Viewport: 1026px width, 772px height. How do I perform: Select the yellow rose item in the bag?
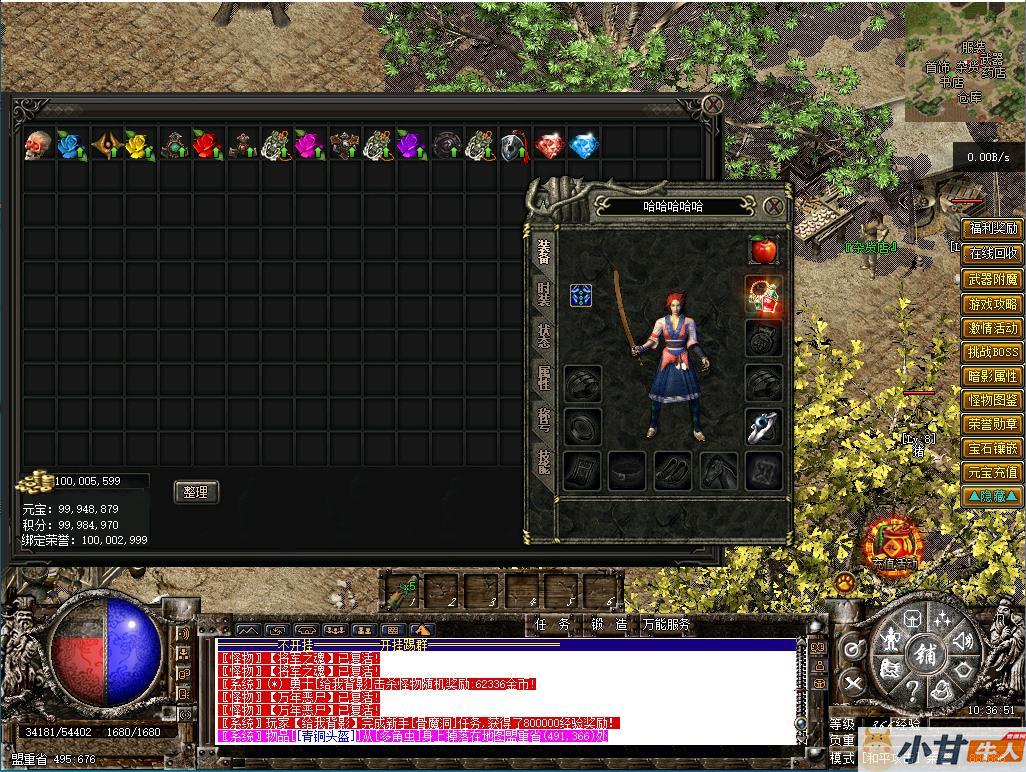139,145
